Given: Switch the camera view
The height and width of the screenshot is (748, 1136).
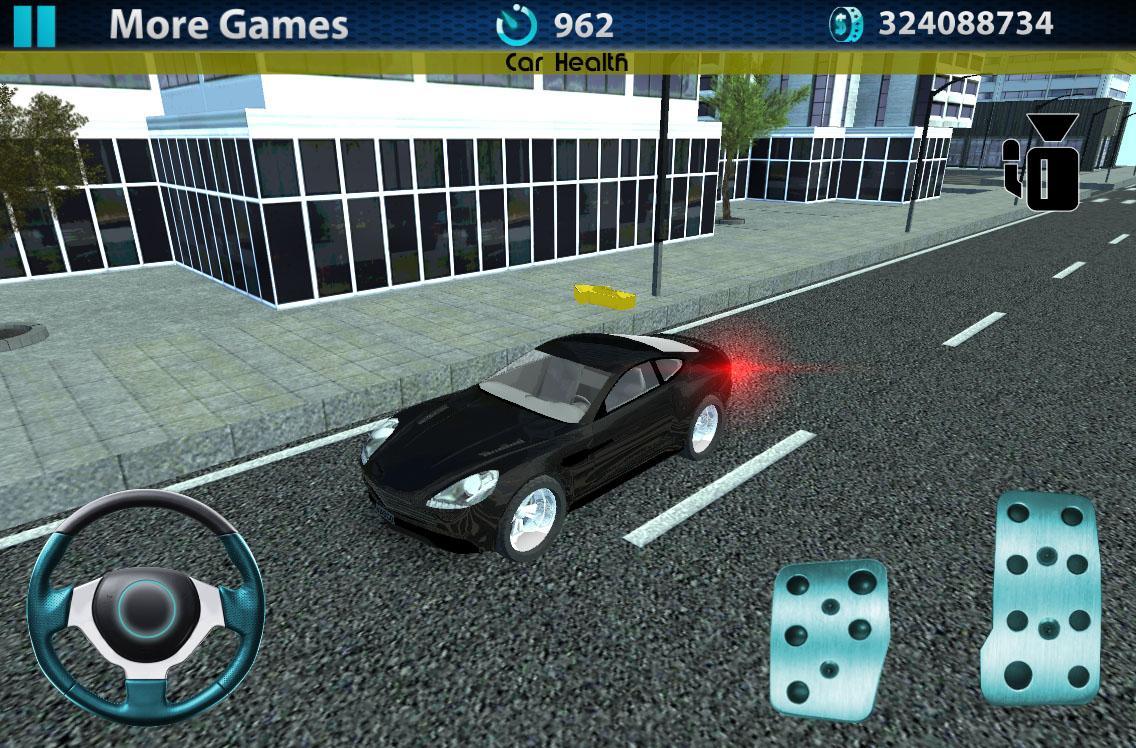Looking at the screenshot, I should click(x=1043, y=162).
